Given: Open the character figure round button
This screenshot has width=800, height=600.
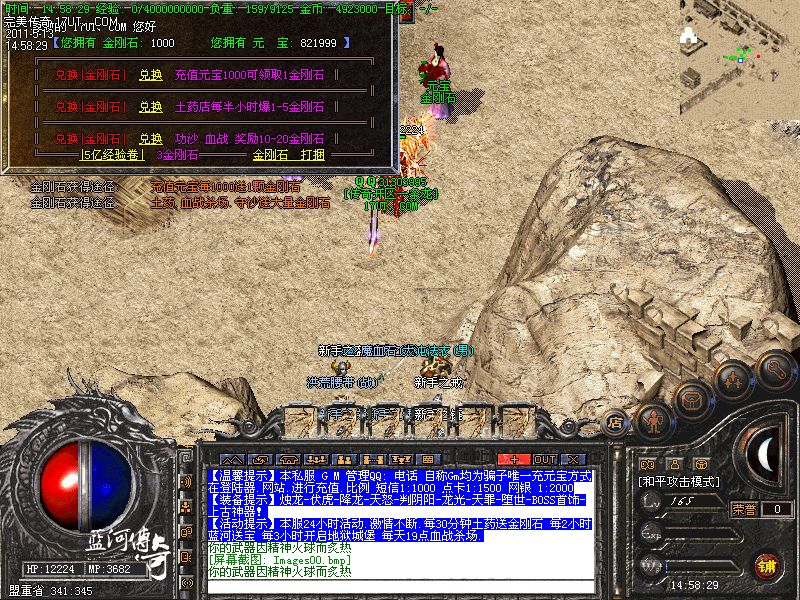Looking at the screenshot, I should [x=655, y=420].
